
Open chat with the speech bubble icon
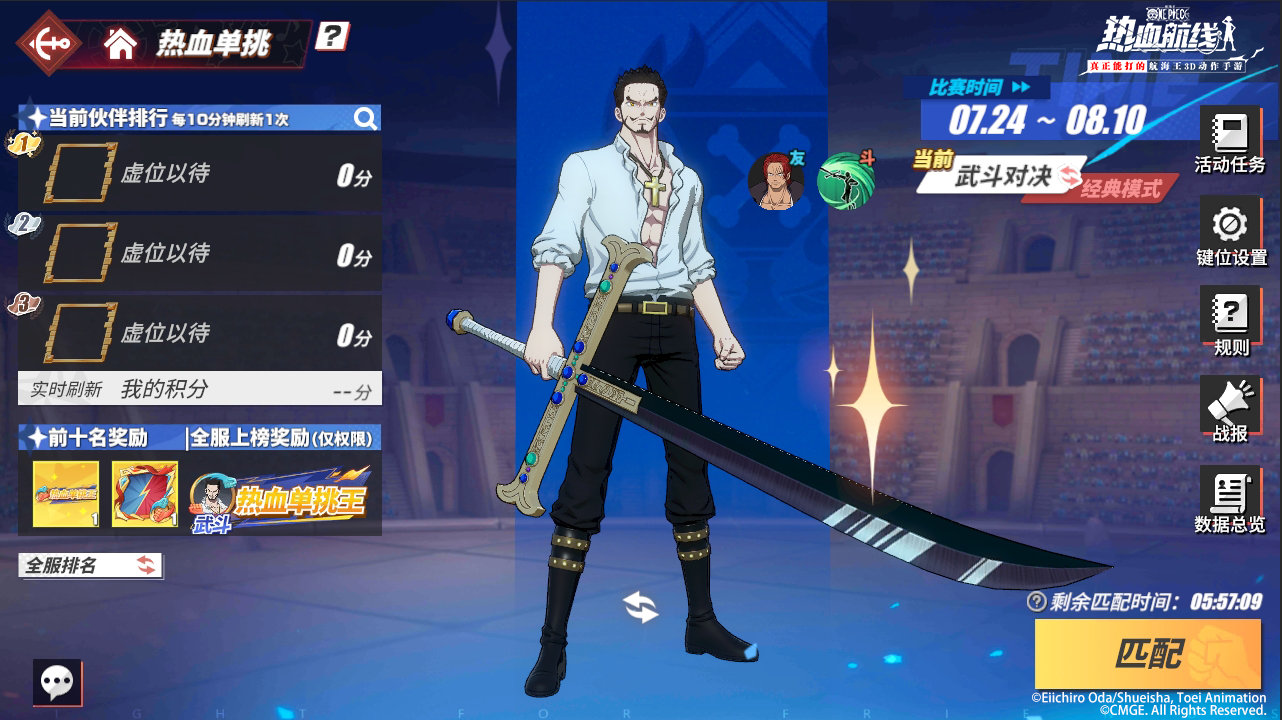click(58, 681)
